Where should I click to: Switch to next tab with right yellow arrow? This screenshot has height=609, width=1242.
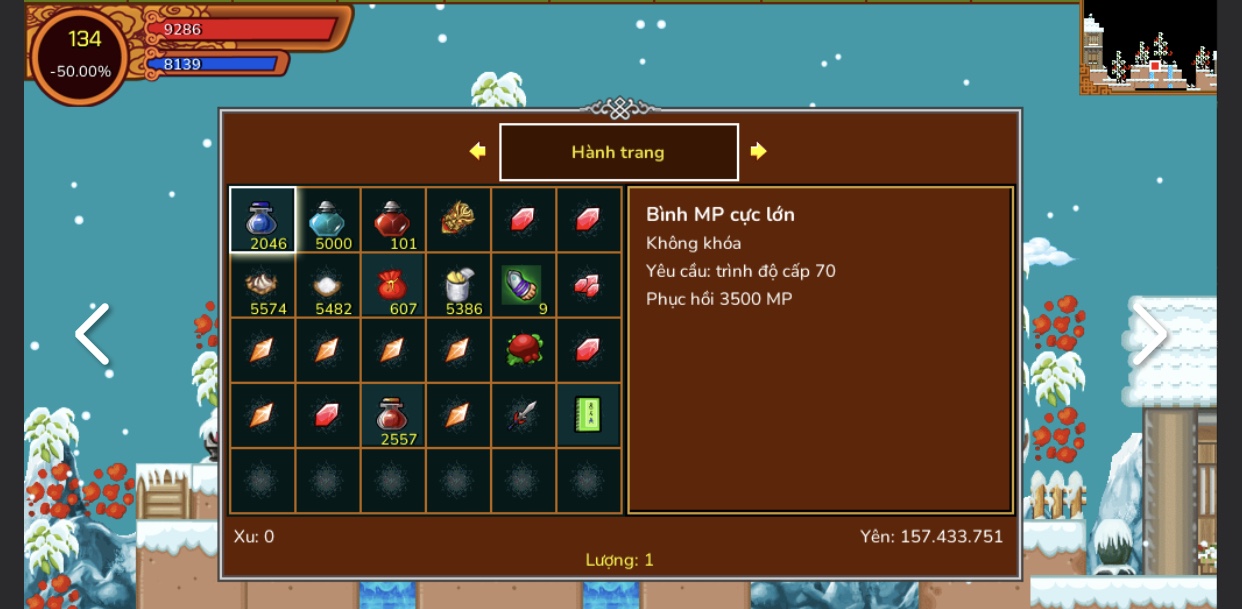(x=758, y=151)
